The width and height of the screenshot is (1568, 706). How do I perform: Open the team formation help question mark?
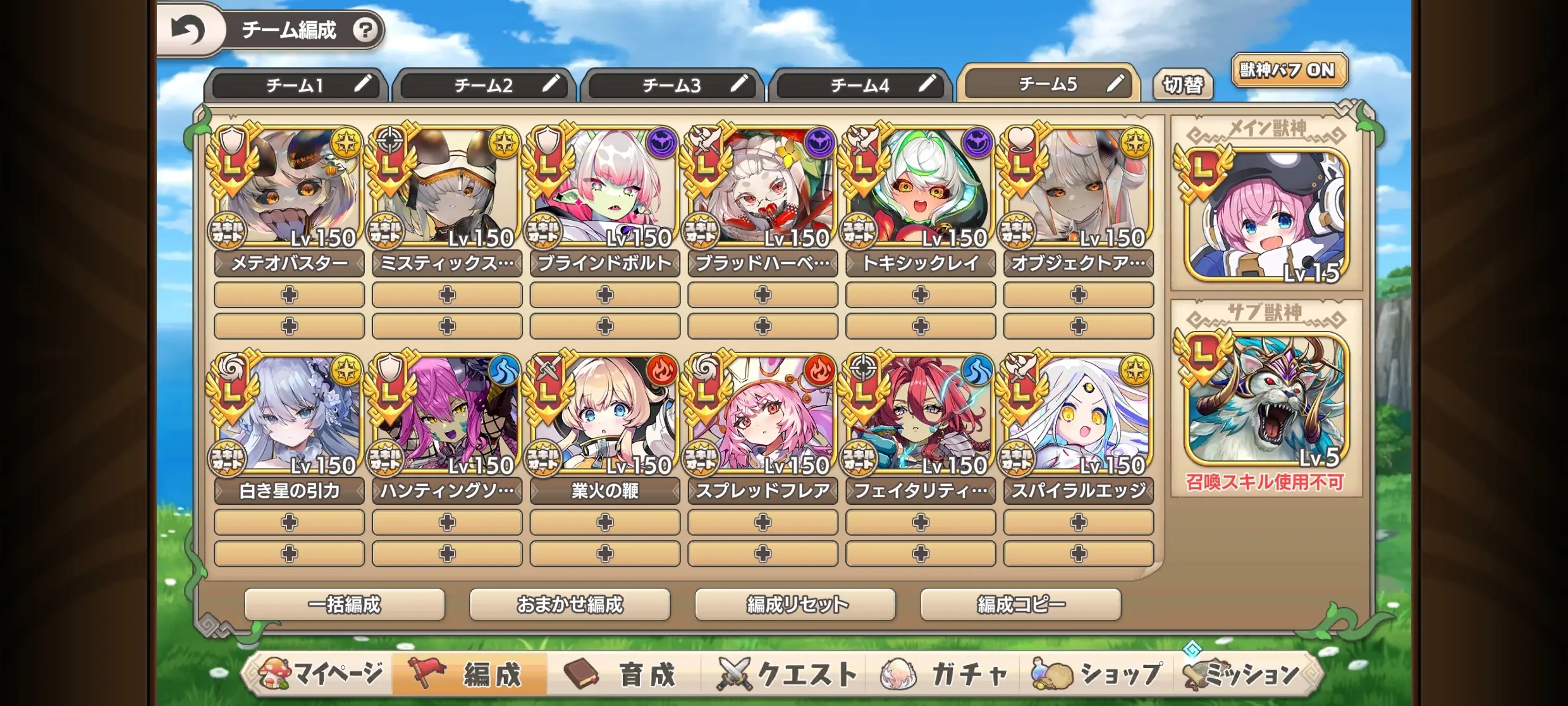click(365, 30)
